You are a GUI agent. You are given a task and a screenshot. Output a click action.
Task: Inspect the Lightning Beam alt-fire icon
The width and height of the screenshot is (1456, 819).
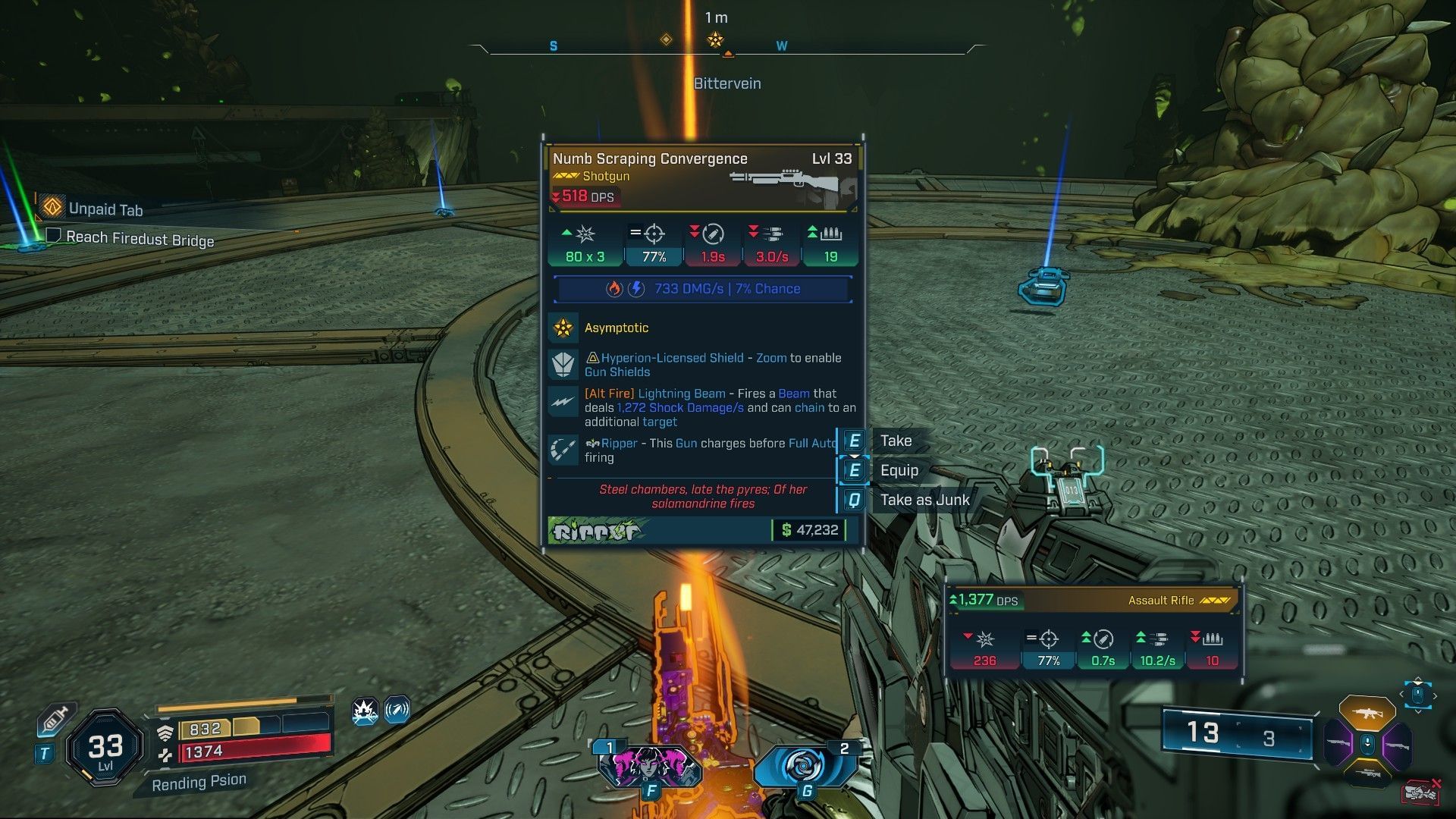pos(563,401)
